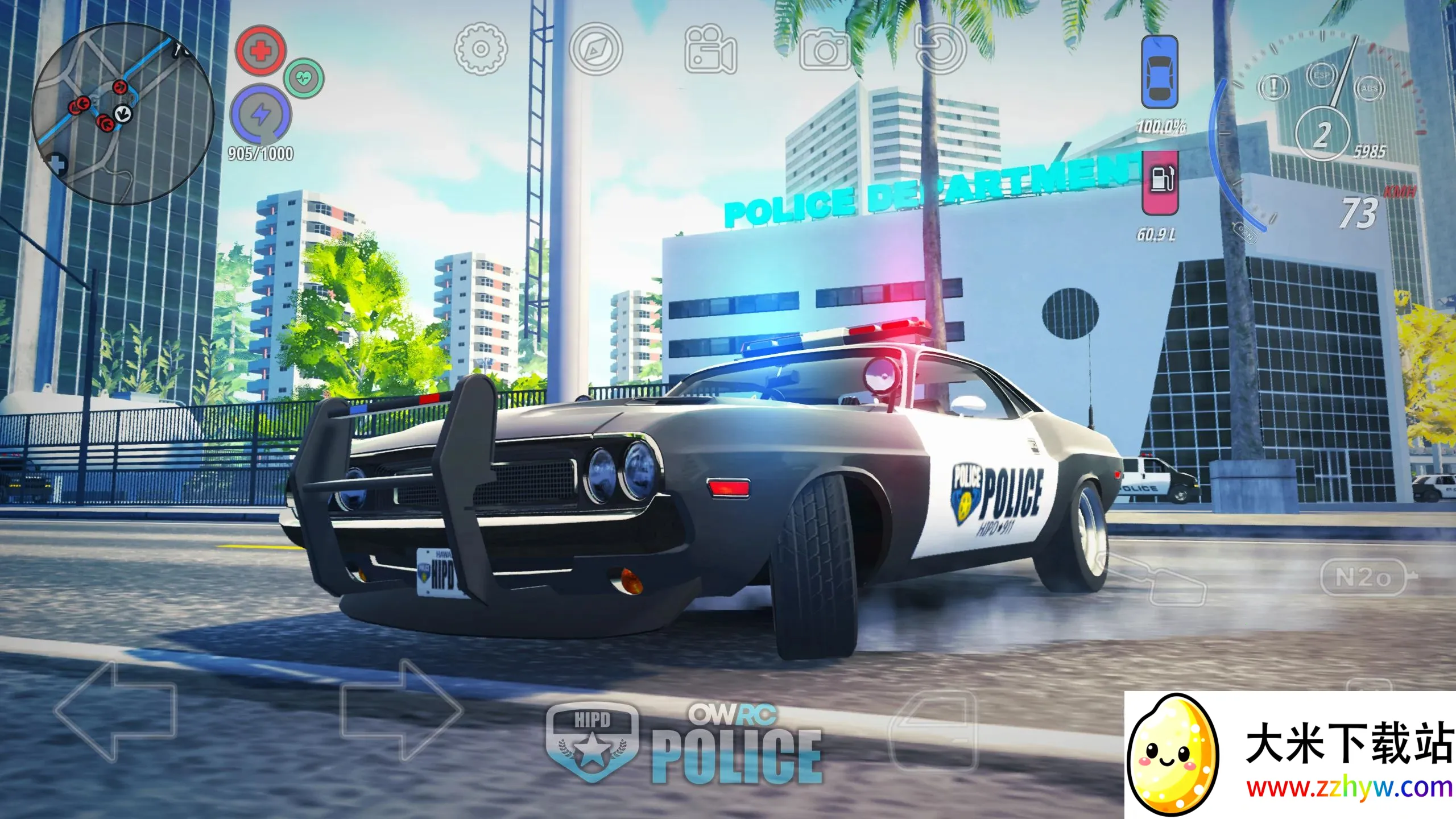Select the compass icon
Image resolution: width=1456 pixels, height=819 pixels.
point(595,50)
